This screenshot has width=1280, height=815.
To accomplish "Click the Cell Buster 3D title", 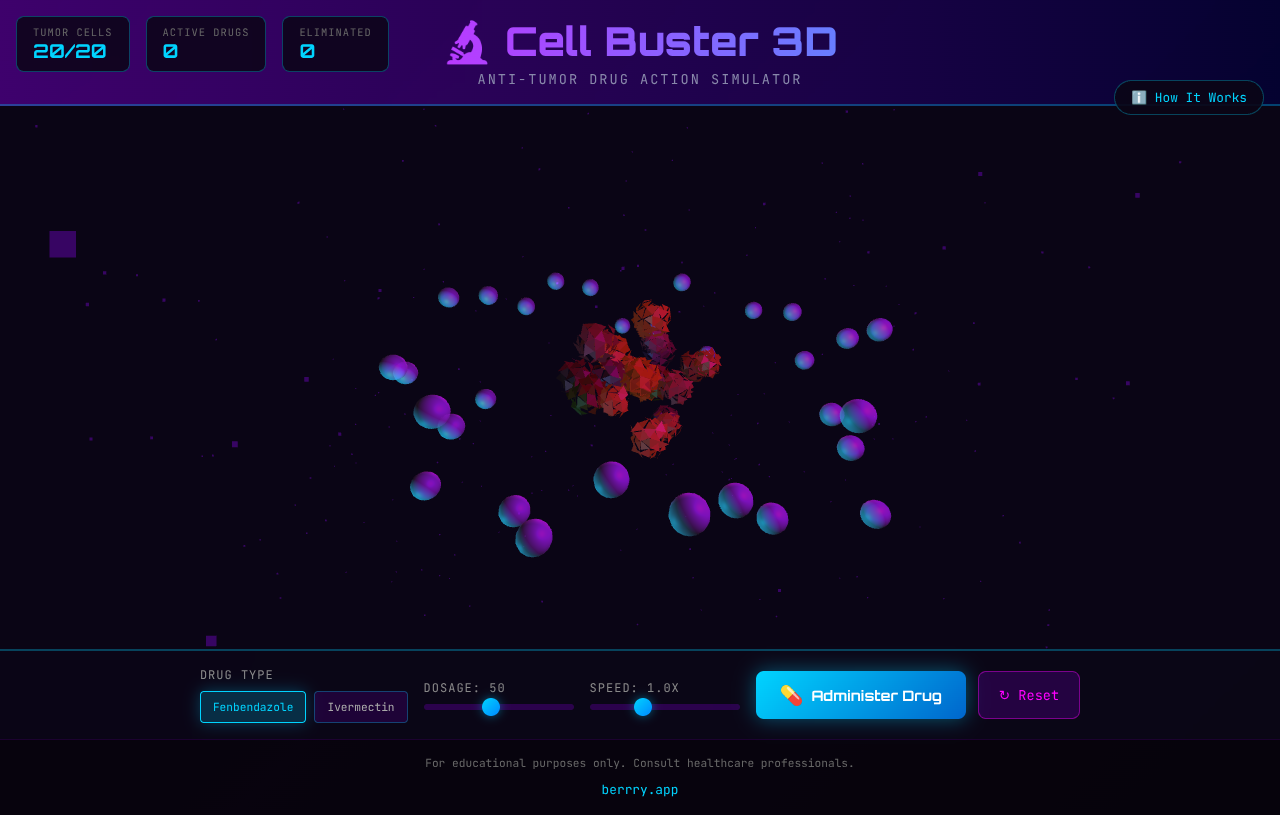I will [x=671, y=41].
